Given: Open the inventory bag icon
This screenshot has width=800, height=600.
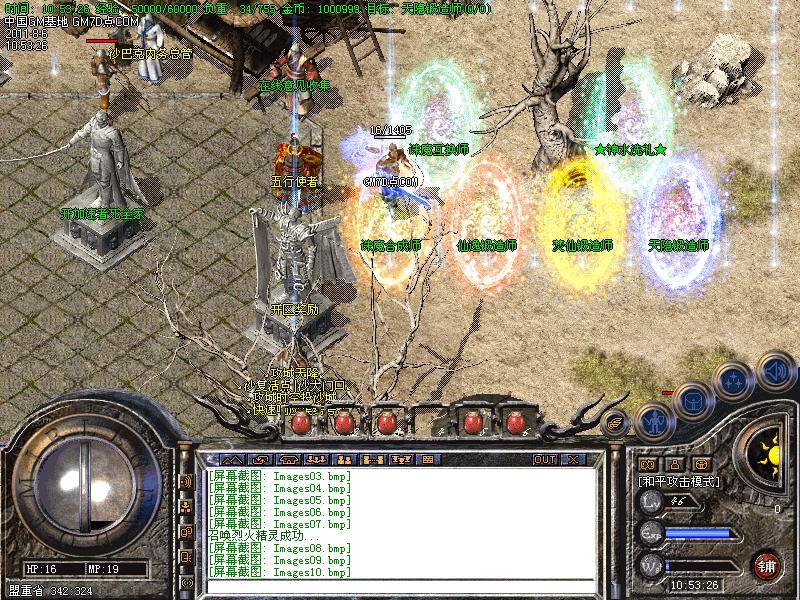Looking at the screenshot, I should point(693,402).
